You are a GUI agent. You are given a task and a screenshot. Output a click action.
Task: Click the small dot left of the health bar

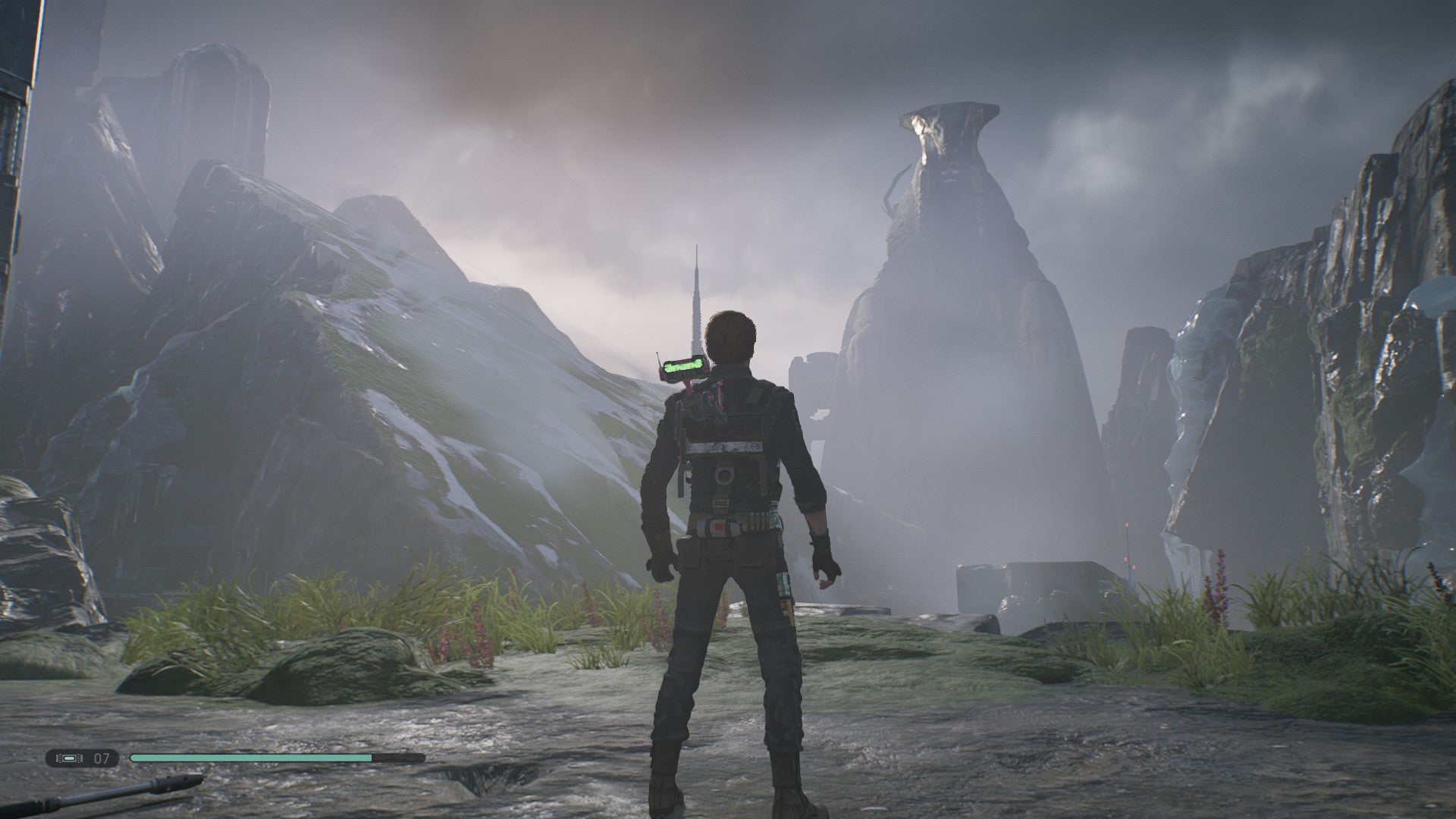(x=123, y=759)
